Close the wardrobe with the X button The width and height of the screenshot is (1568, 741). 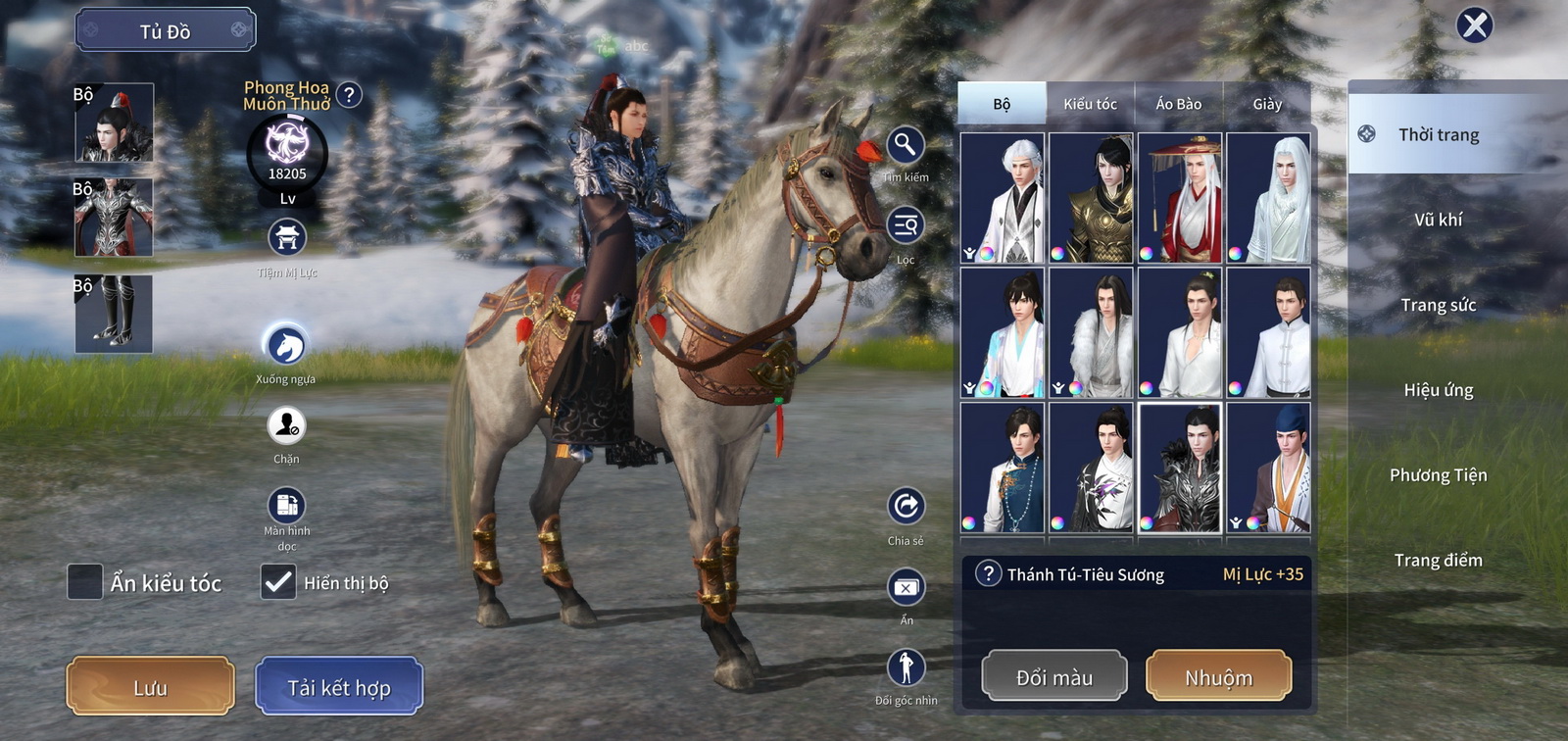coord(1474,25)
